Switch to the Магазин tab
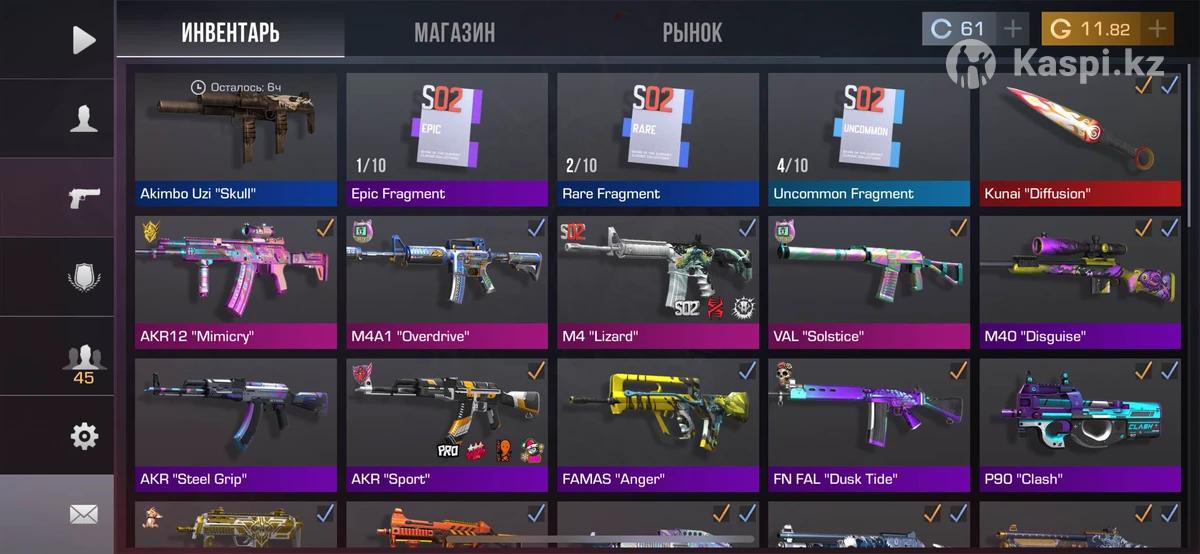The image size is (1200, 554). tap(454, 32)
